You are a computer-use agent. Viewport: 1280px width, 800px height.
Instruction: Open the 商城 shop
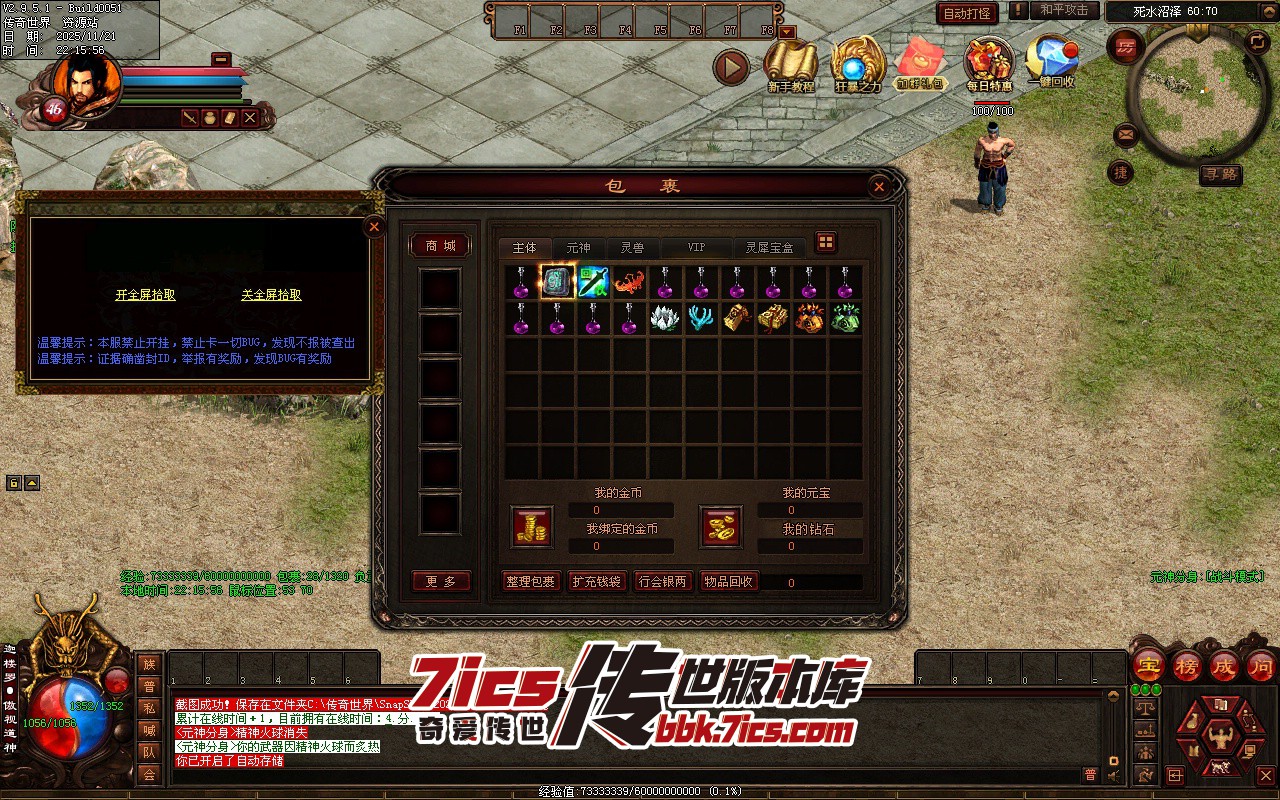(440, 246)
